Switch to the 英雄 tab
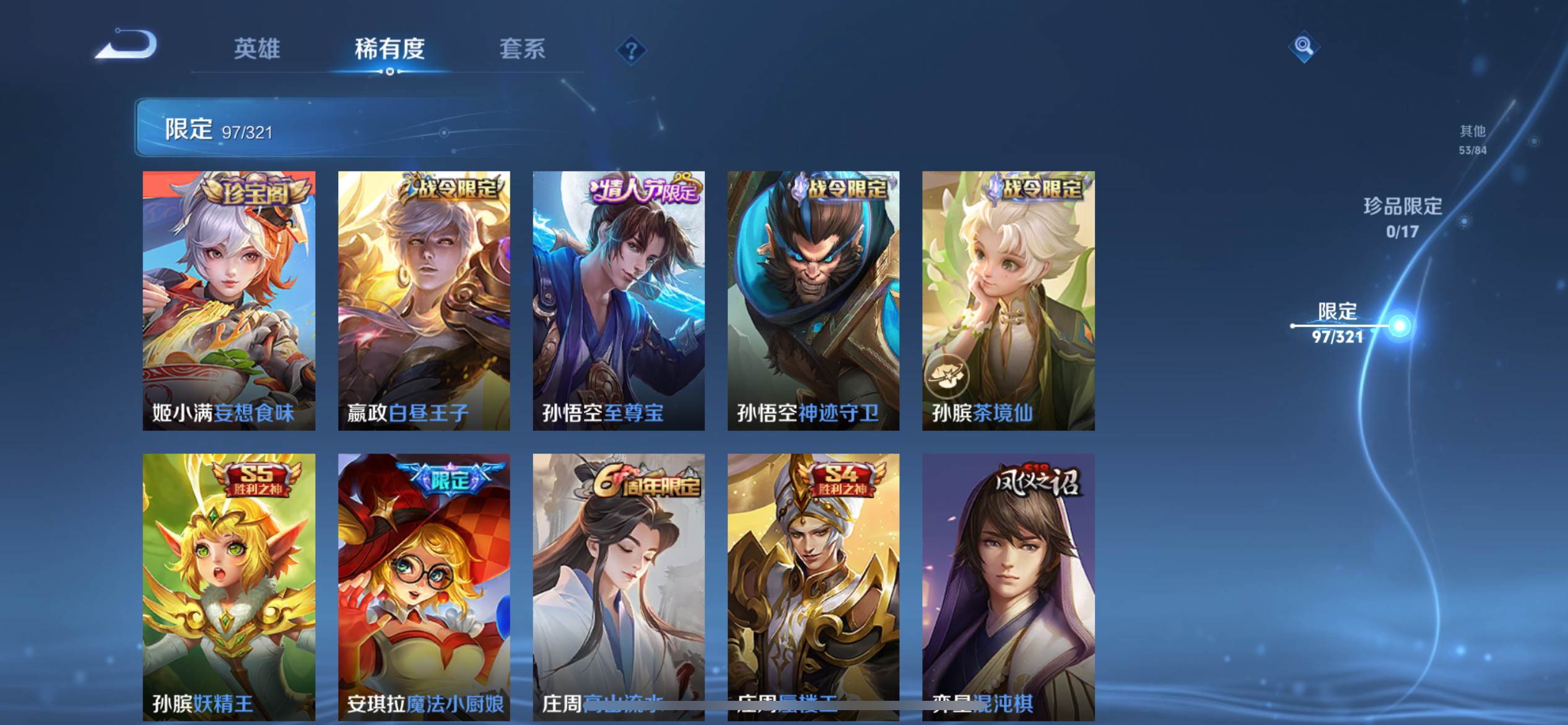Image resolution: width=1568 pixels, height=725 pixels. (x=257, y=48)
